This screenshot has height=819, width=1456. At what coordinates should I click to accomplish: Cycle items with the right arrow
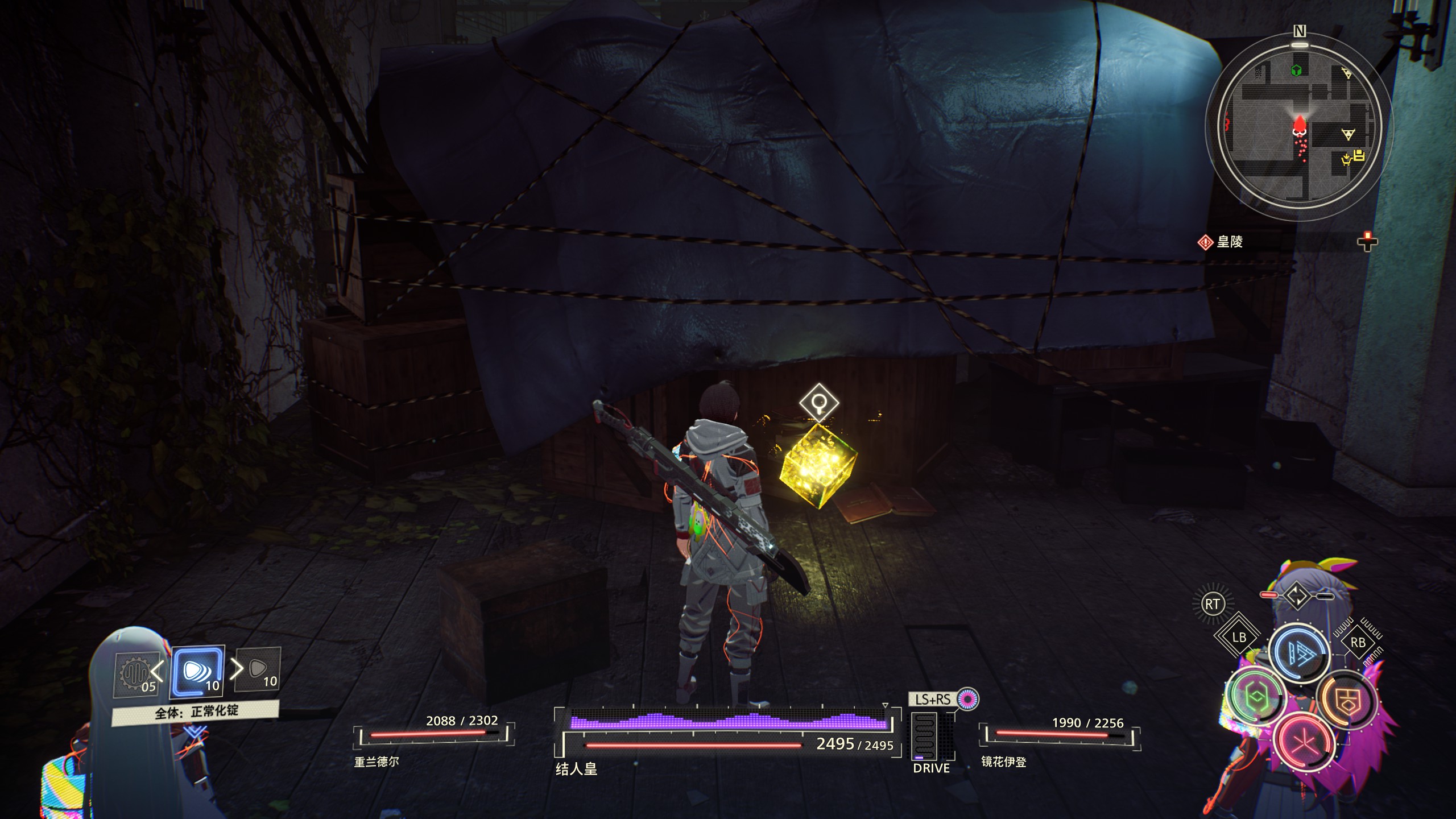[x=236, y=669]
